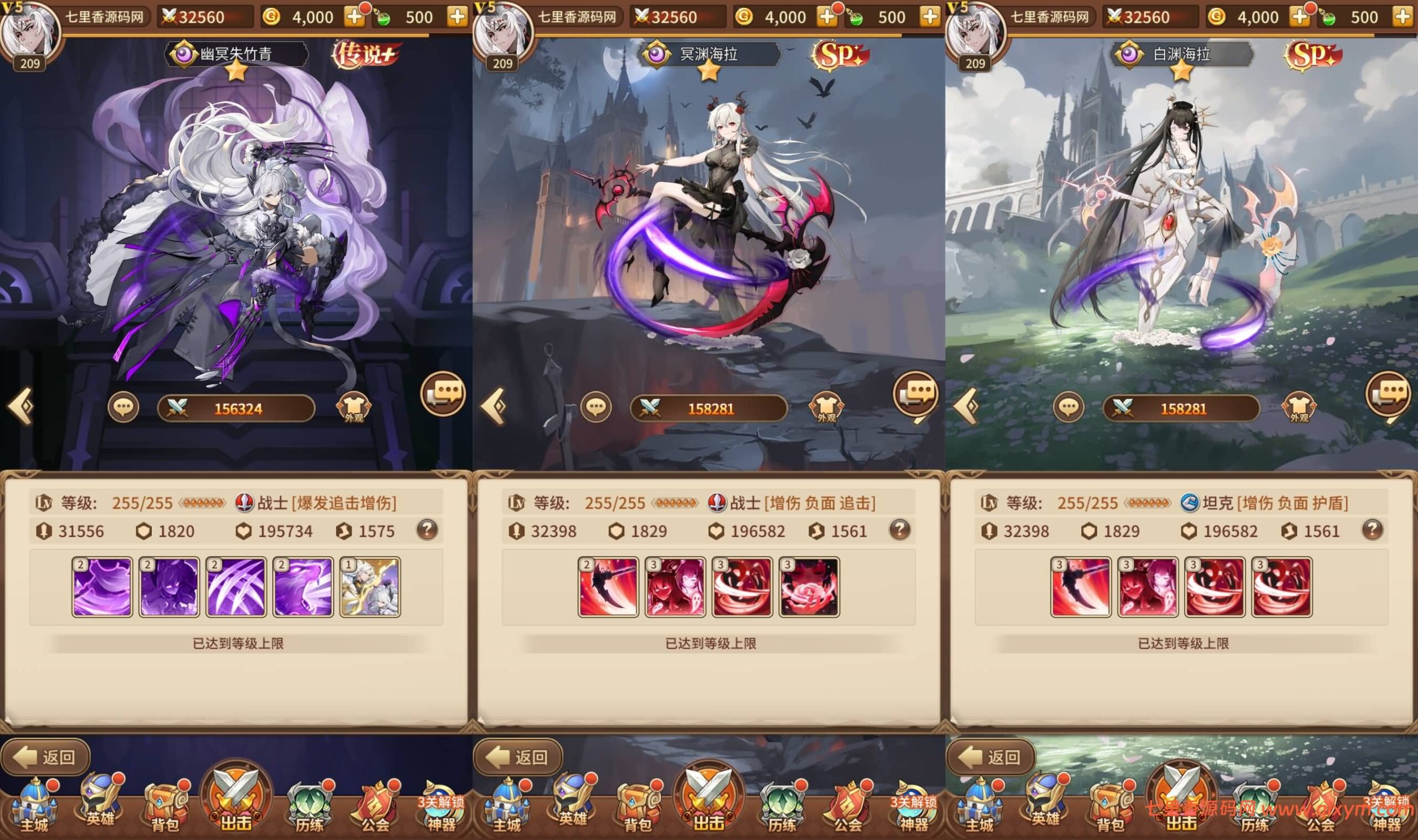The height and width of the screenshot is (840, 1418).
Task: Go to previous hero from 幽冥朱竹青
Action: coord(20,406)
